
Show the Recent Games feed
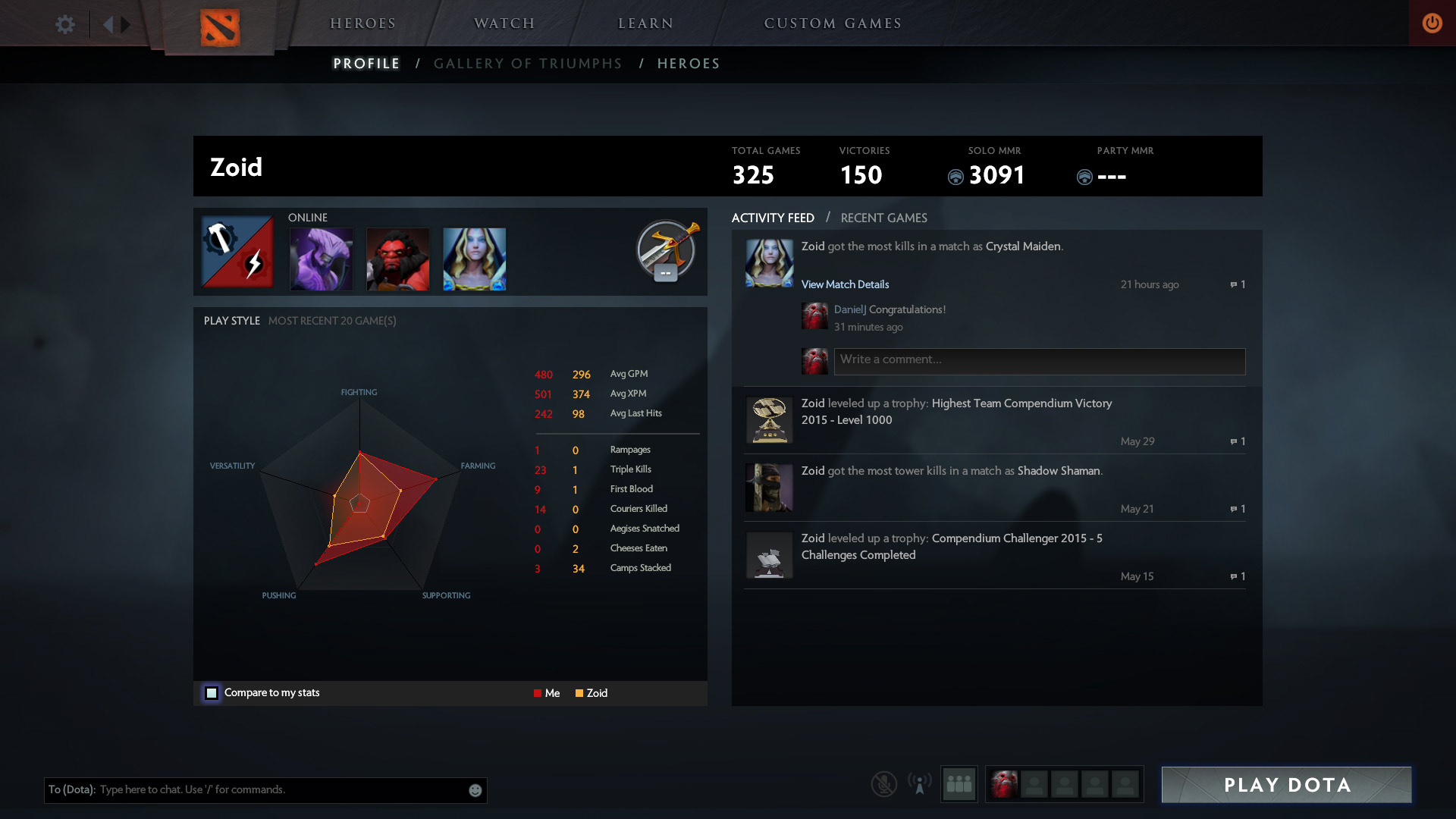[883, 218]
